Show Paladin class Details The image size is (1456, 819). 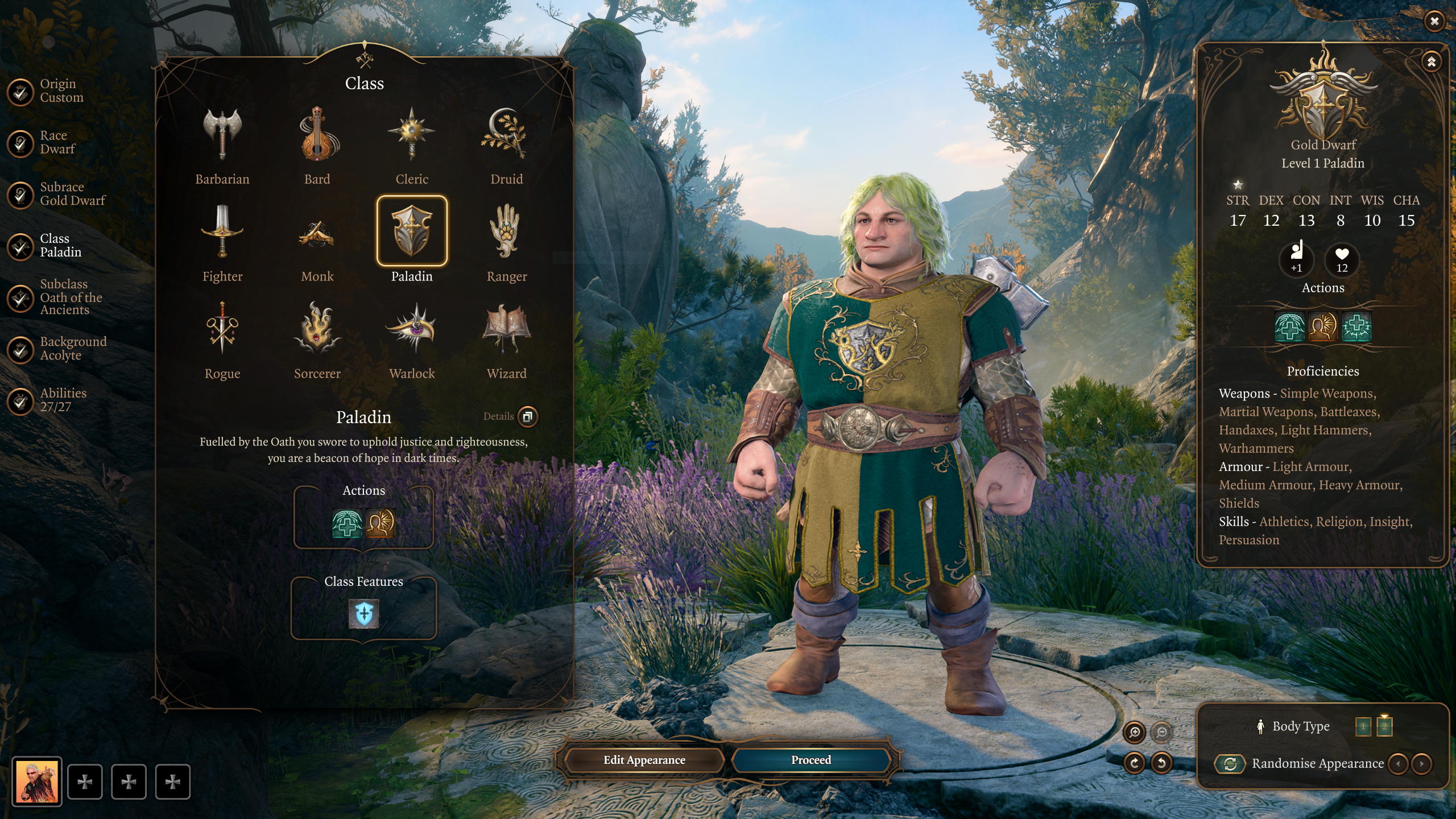click(527, 416)
